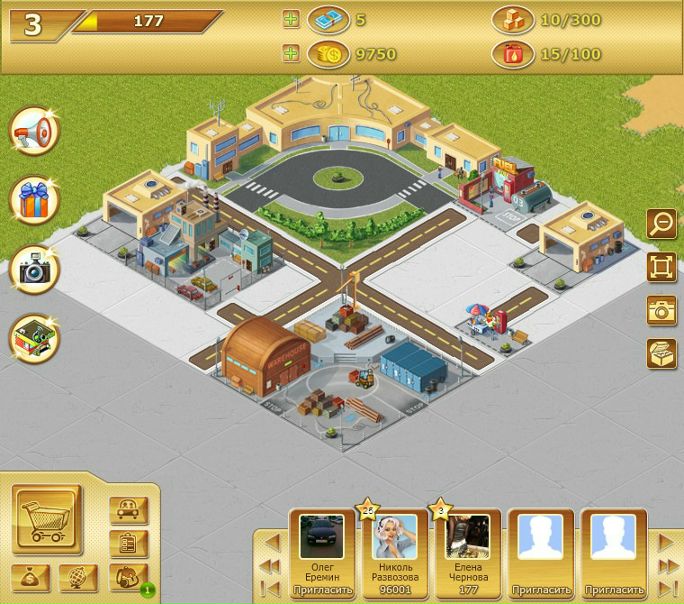
Task: Open the globe map button
Action: coord(78,577)
